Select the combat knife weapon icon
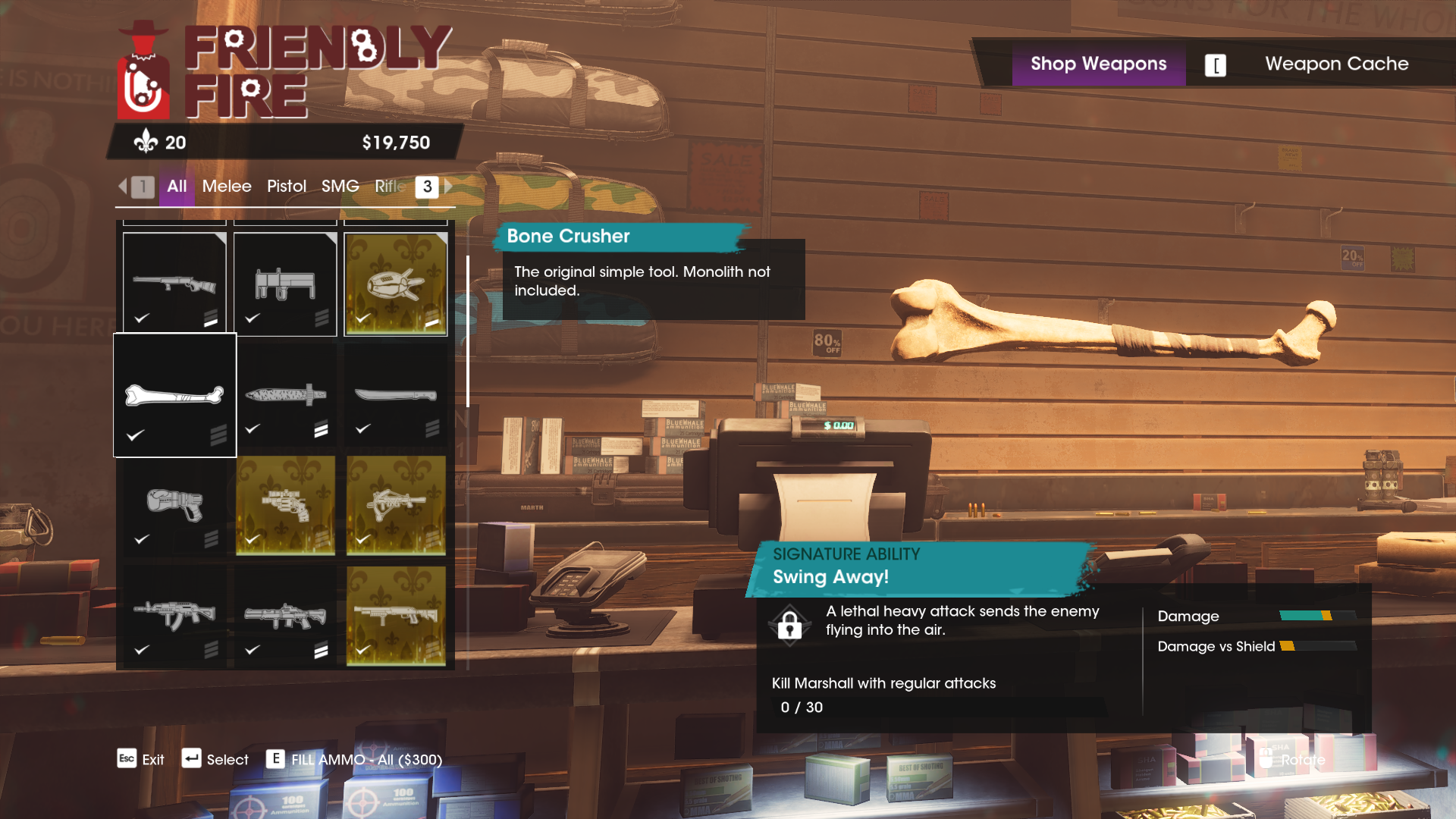This screenshot has width=1456, height=819. (284, 394)
